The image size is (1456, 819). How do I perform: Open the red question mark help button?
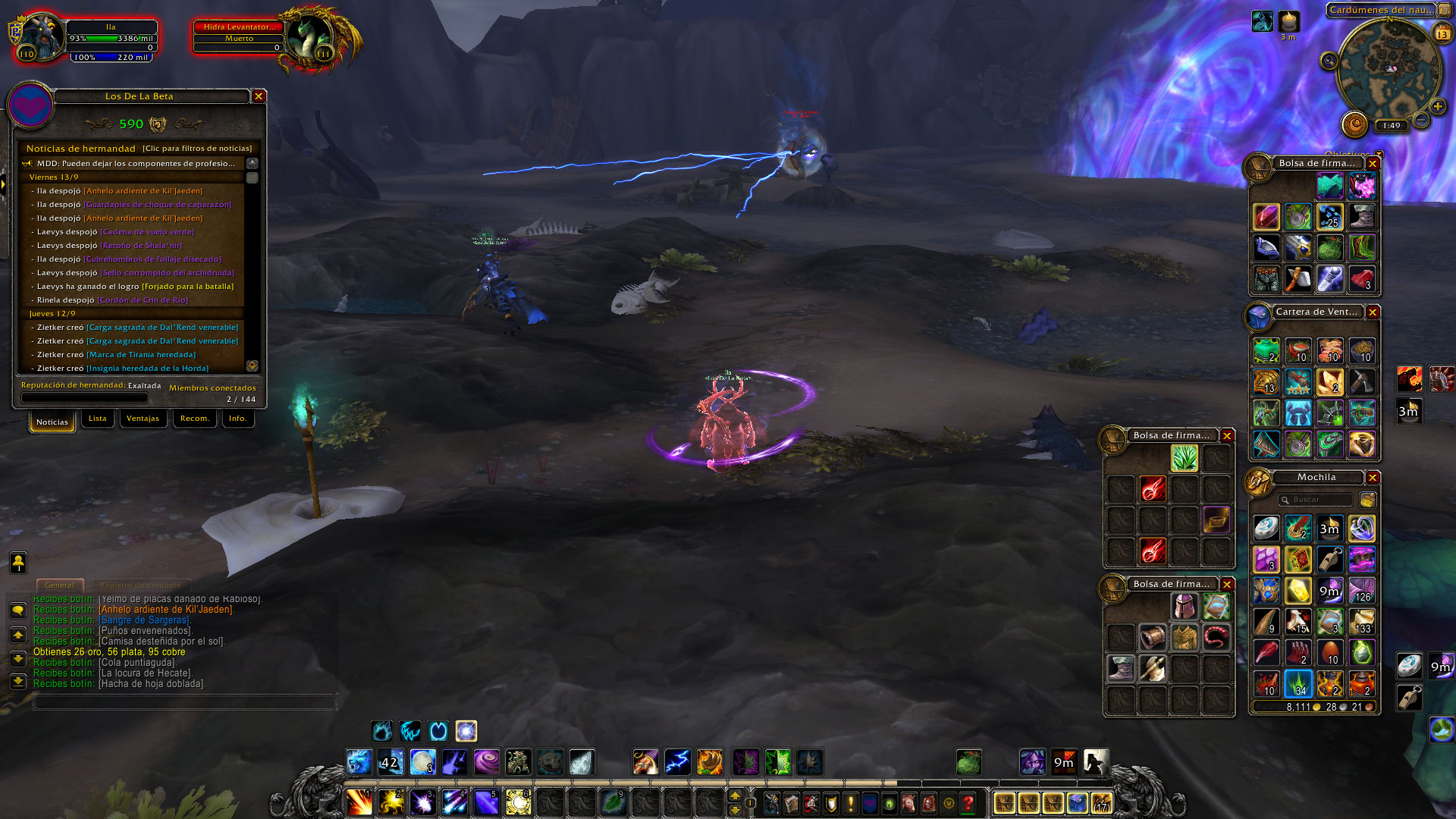pyautogui.click(x=968, y=803)
